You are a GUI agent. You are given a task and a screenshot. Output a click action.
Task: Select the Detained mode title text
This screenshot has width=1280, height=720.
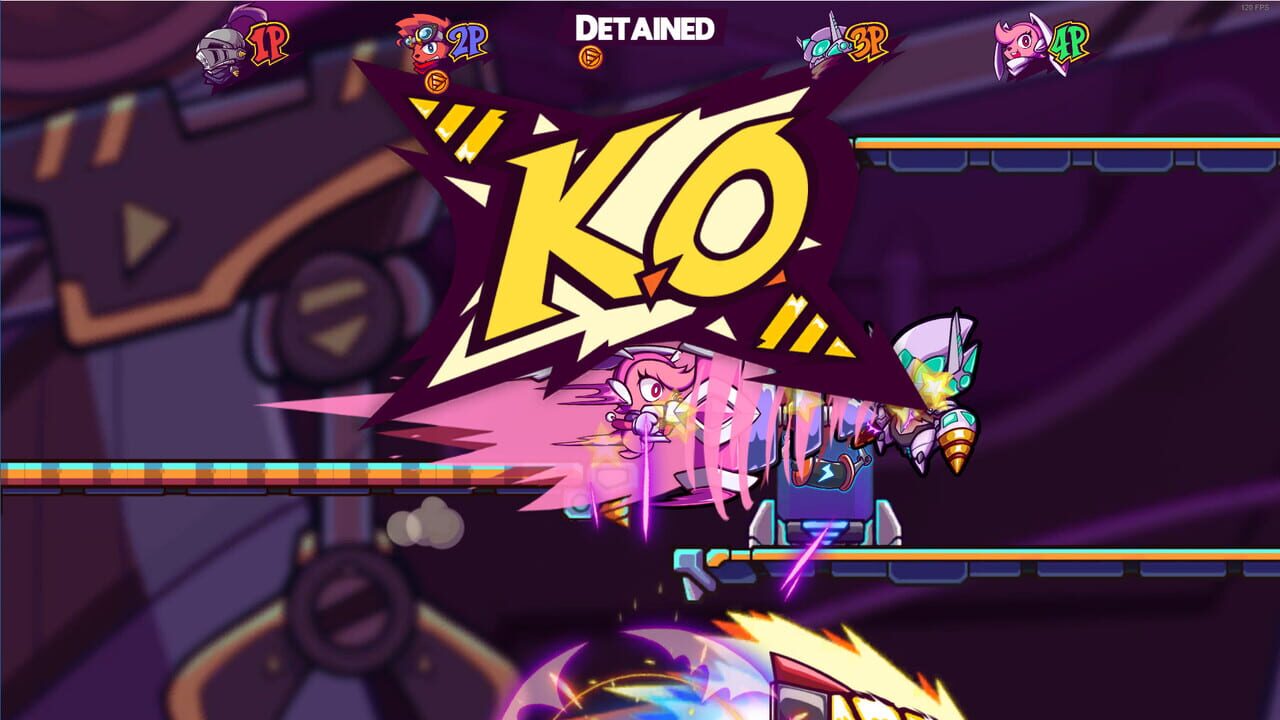pyautogui.click(x=644, y=28)
